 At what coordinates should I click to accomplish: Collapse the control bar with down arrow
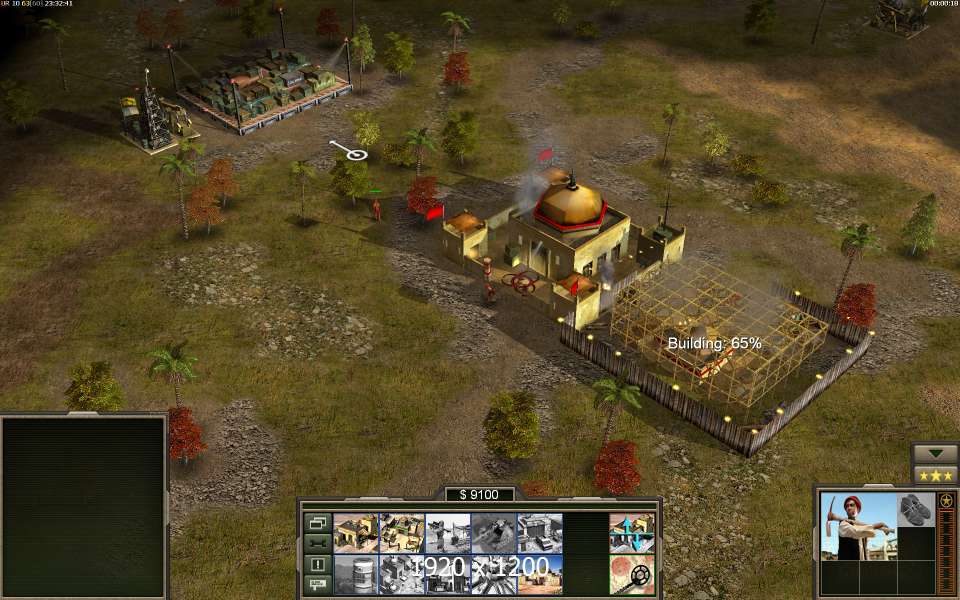click(x=934, y=453)
